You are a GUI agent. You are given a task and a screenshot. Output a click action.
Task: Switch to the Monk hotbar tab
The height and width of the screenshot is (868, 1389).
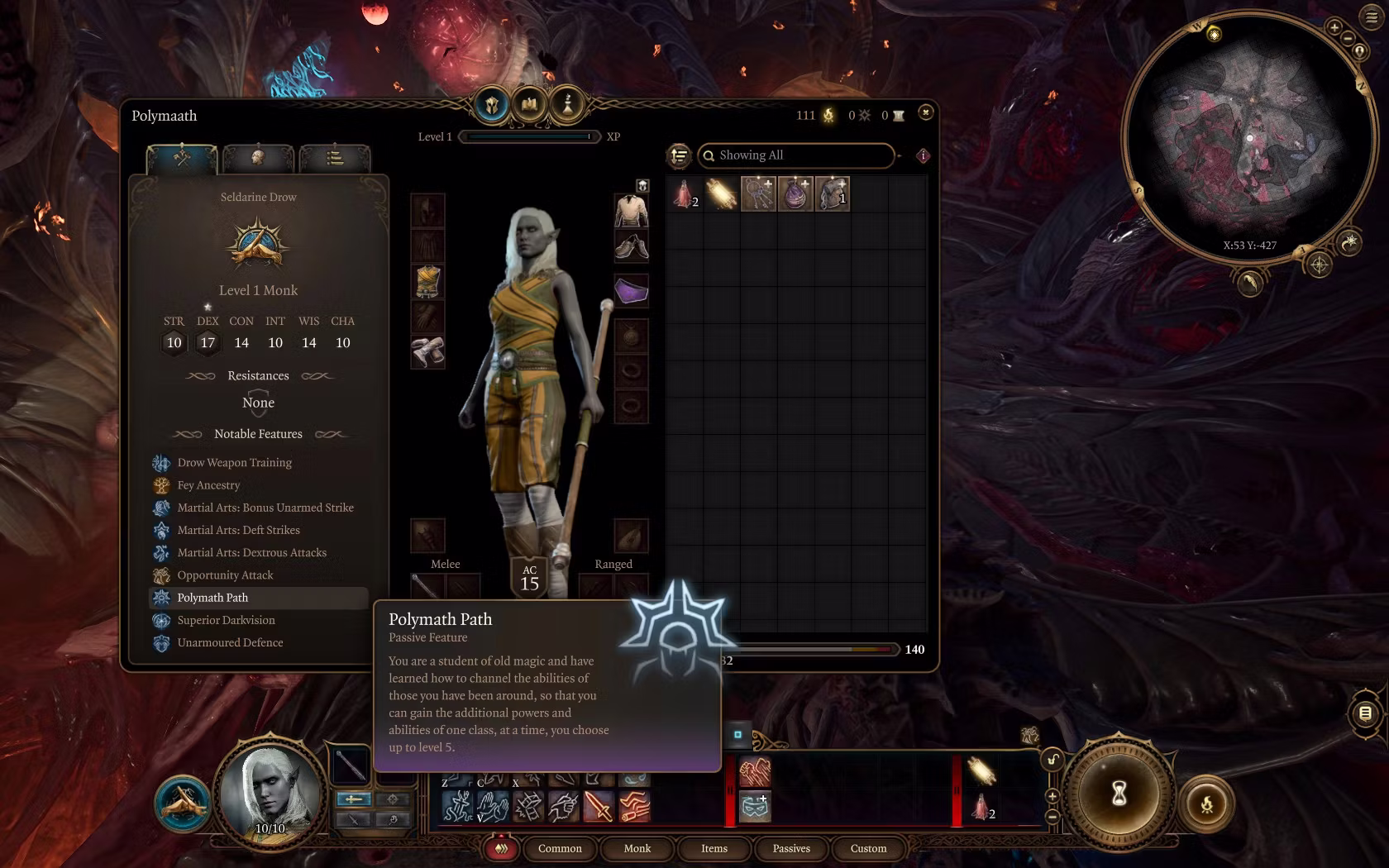pos(637,848)
